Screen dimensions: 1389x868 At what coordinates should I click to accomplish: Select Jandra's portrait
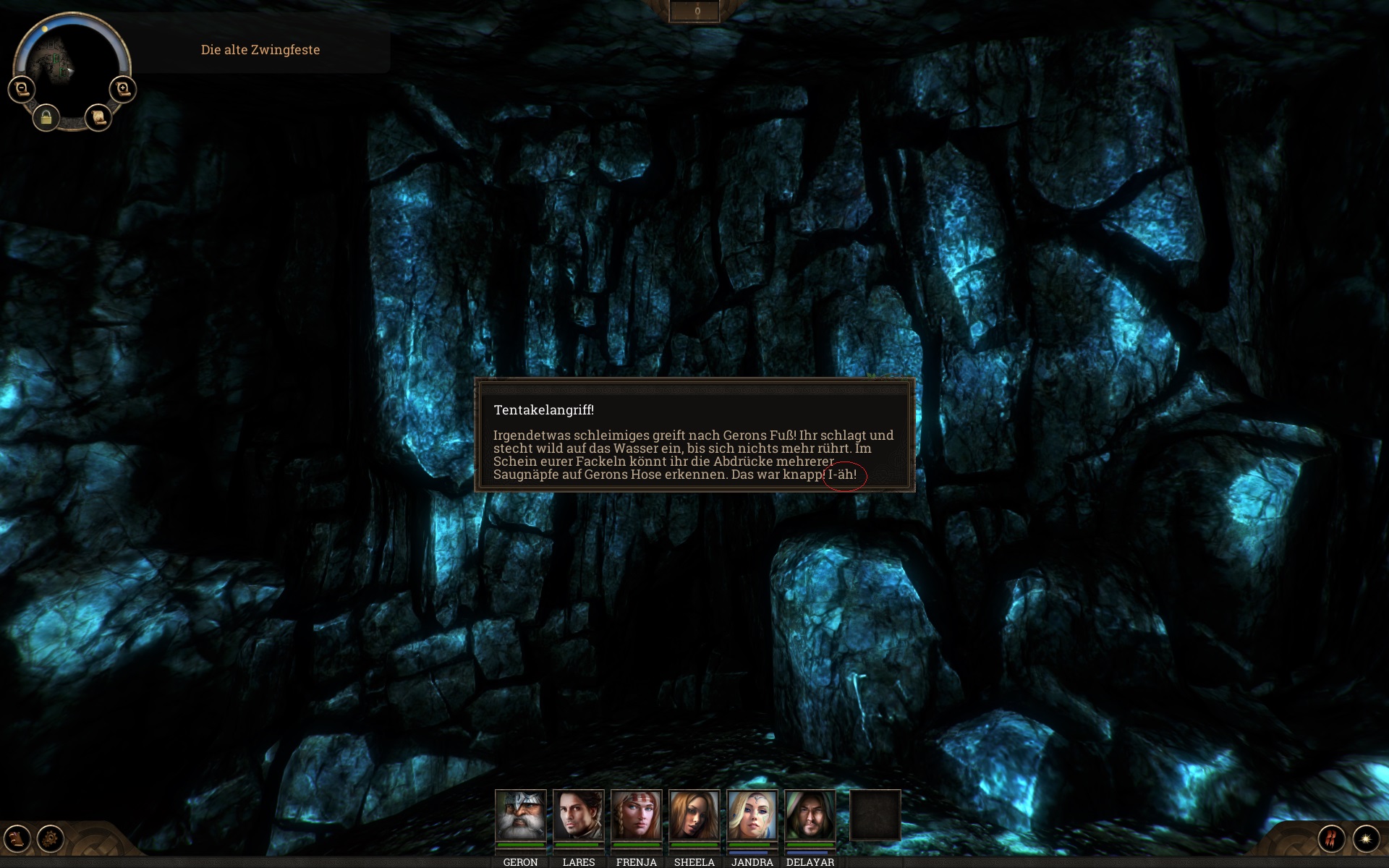pyautogui.click(x=752, y=815)
